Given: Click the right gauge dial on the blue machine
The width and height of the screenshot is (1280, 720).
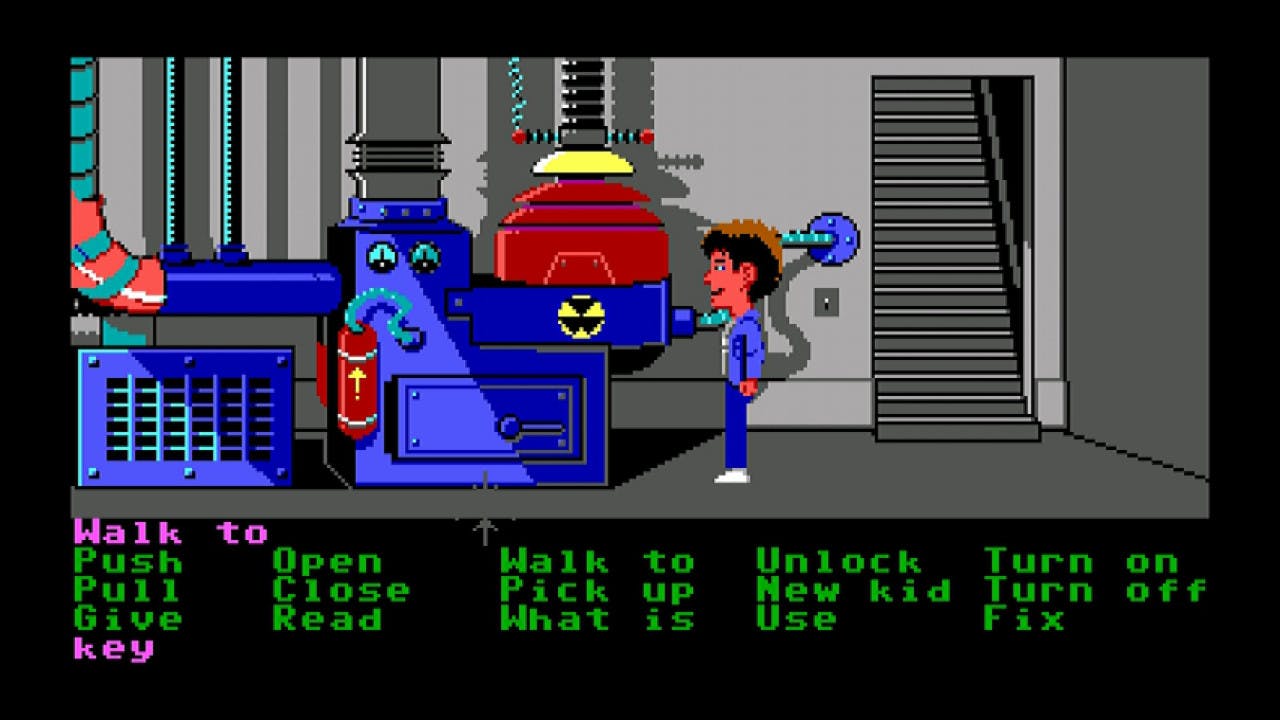Looking at the screenshot, I should pos(426,258).
